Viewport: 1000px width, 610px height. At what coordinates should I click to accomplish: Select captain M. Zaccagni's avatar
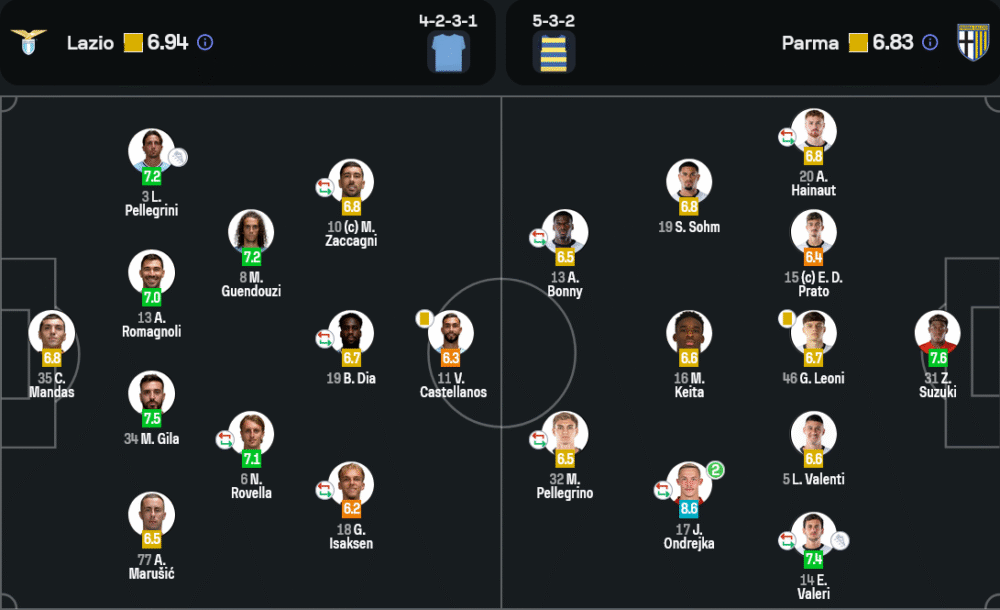351,183
